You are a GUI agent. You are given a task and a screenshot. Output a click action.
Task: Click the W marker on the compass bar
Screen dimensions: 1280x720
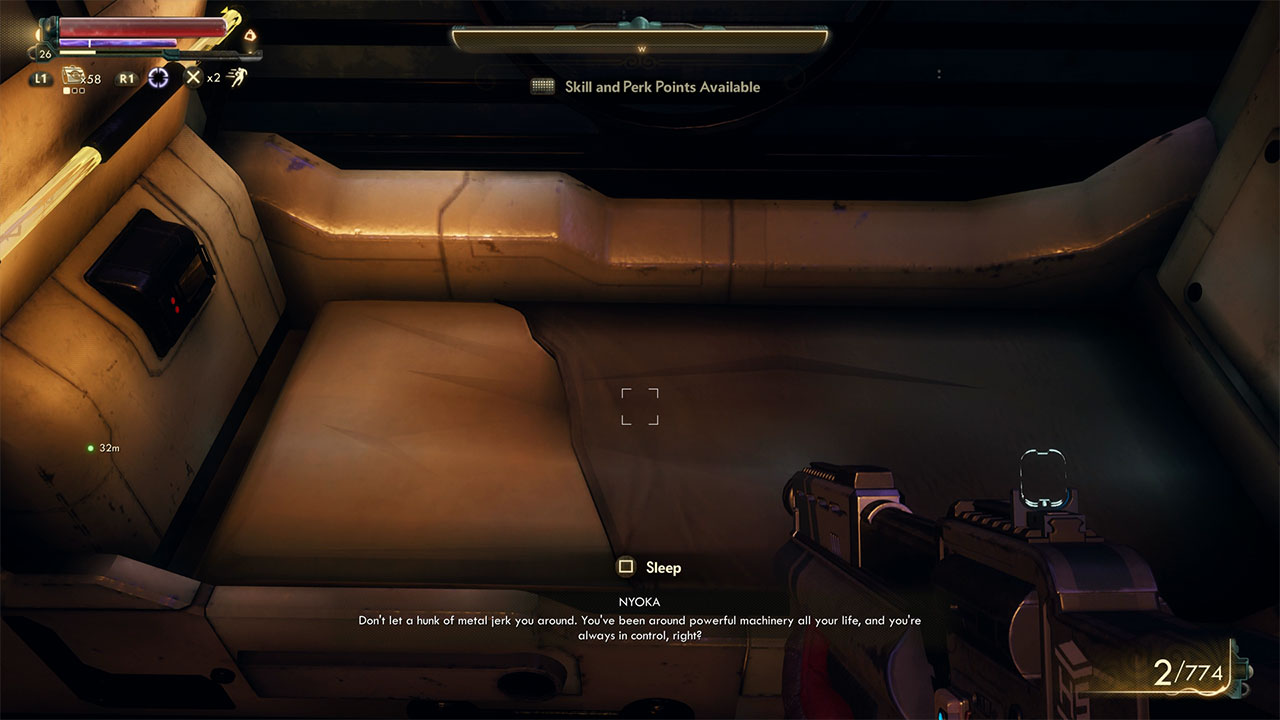pyautogui.click(x=641, y=48)
